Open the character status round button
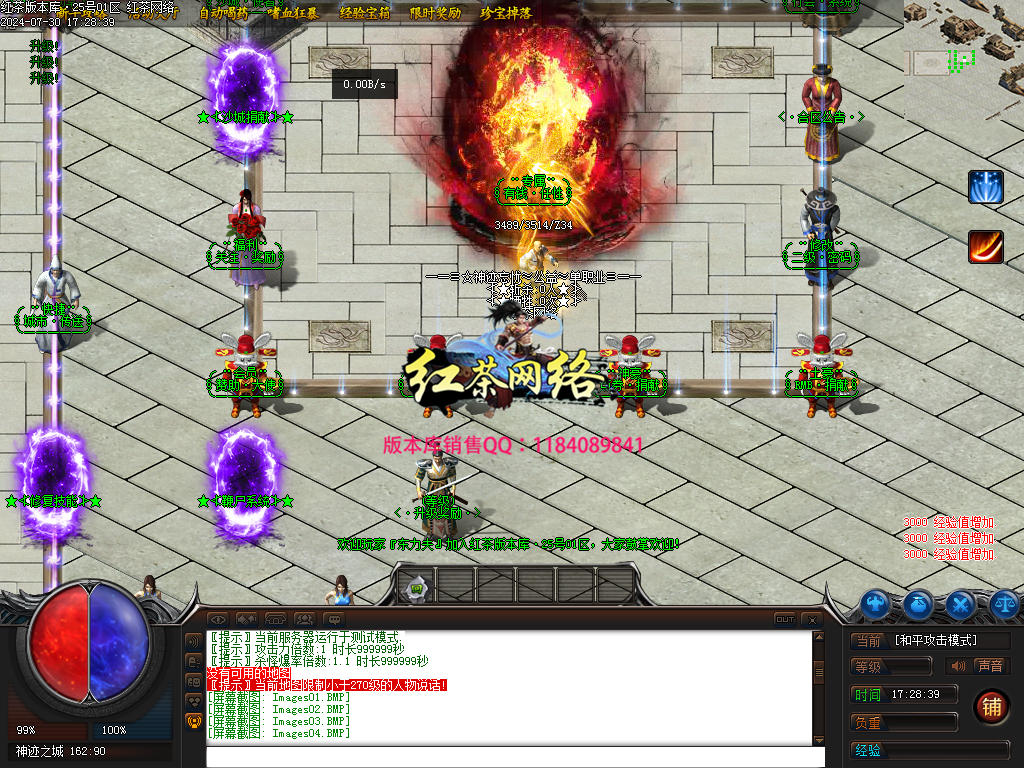This screenshot has height=768, width=1024. point(876,603)
